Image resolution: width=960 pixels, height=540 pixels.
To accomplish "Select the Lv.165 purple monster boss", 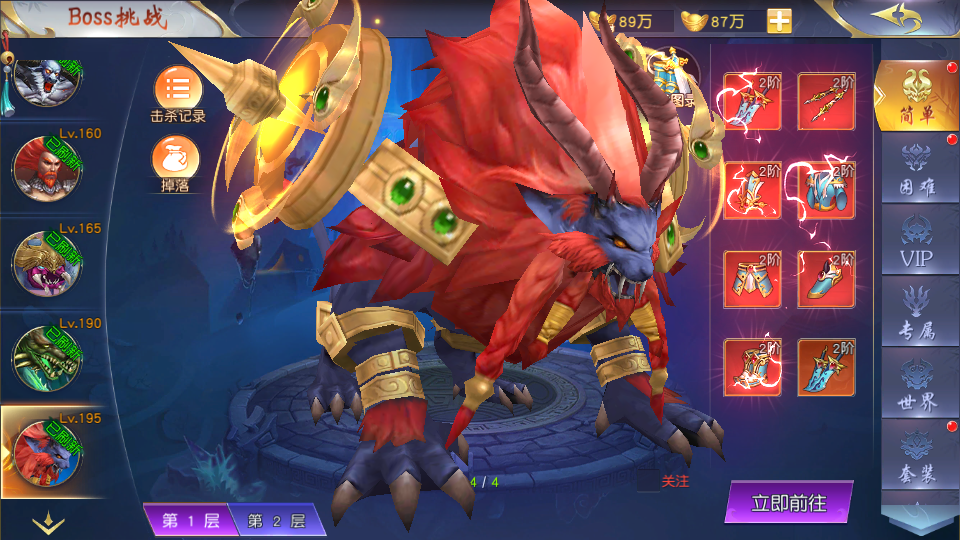I will [47, 262].
